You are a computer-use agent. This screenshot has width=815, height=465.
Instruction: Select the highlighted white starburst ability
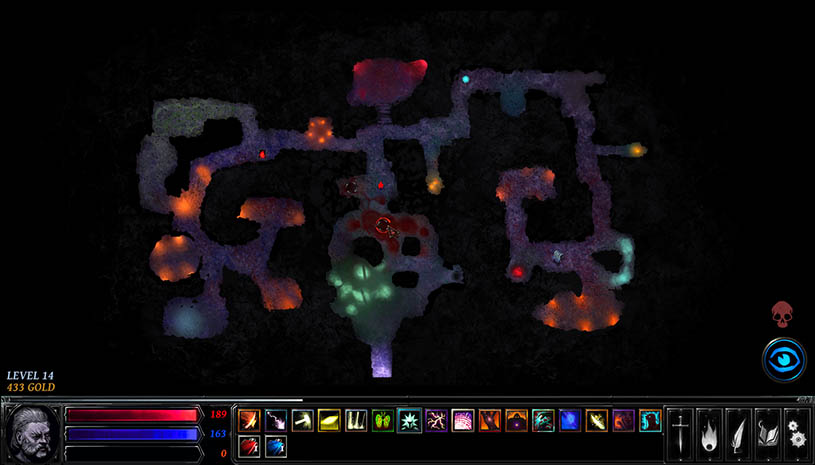click(410, 421)
